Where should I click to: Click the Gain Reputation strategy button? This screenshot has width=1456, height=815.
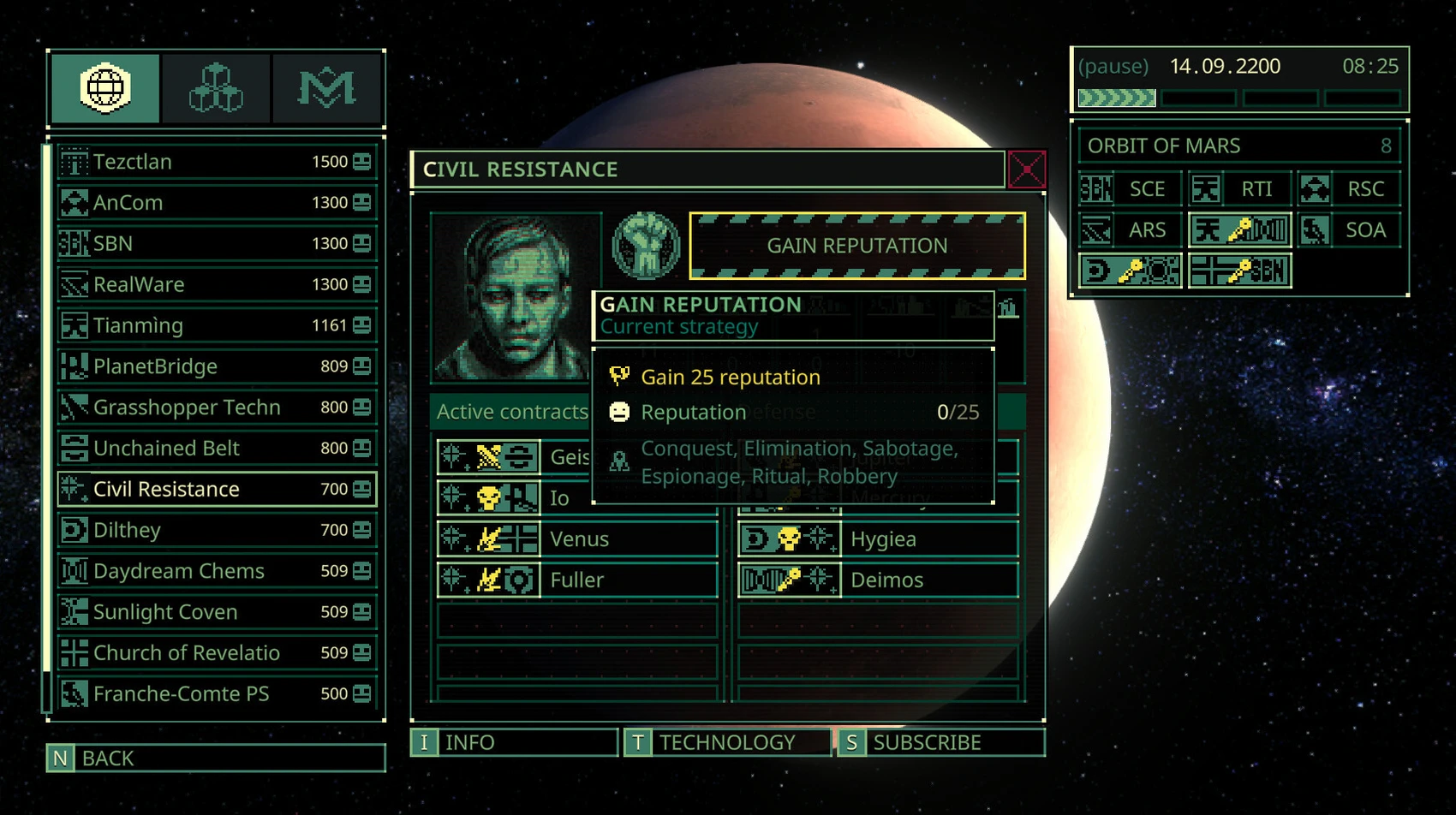pos(856,246)
